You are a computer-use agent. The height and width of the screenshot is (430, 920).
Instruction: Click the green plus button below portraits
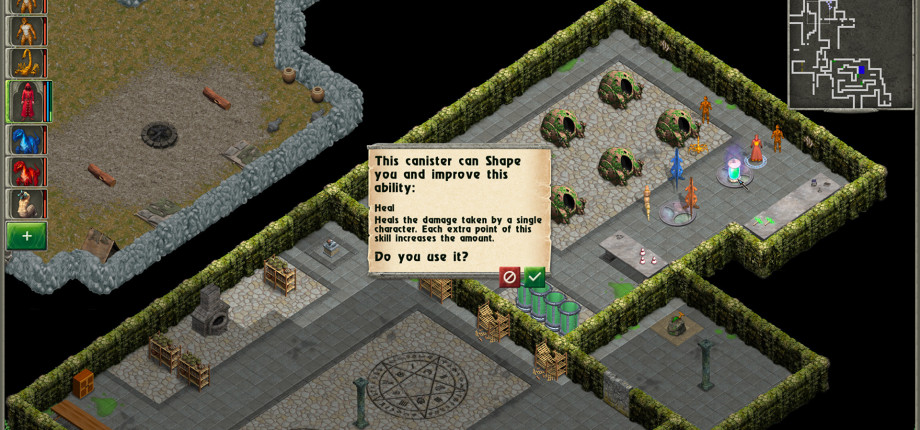[x=26, y=236]
